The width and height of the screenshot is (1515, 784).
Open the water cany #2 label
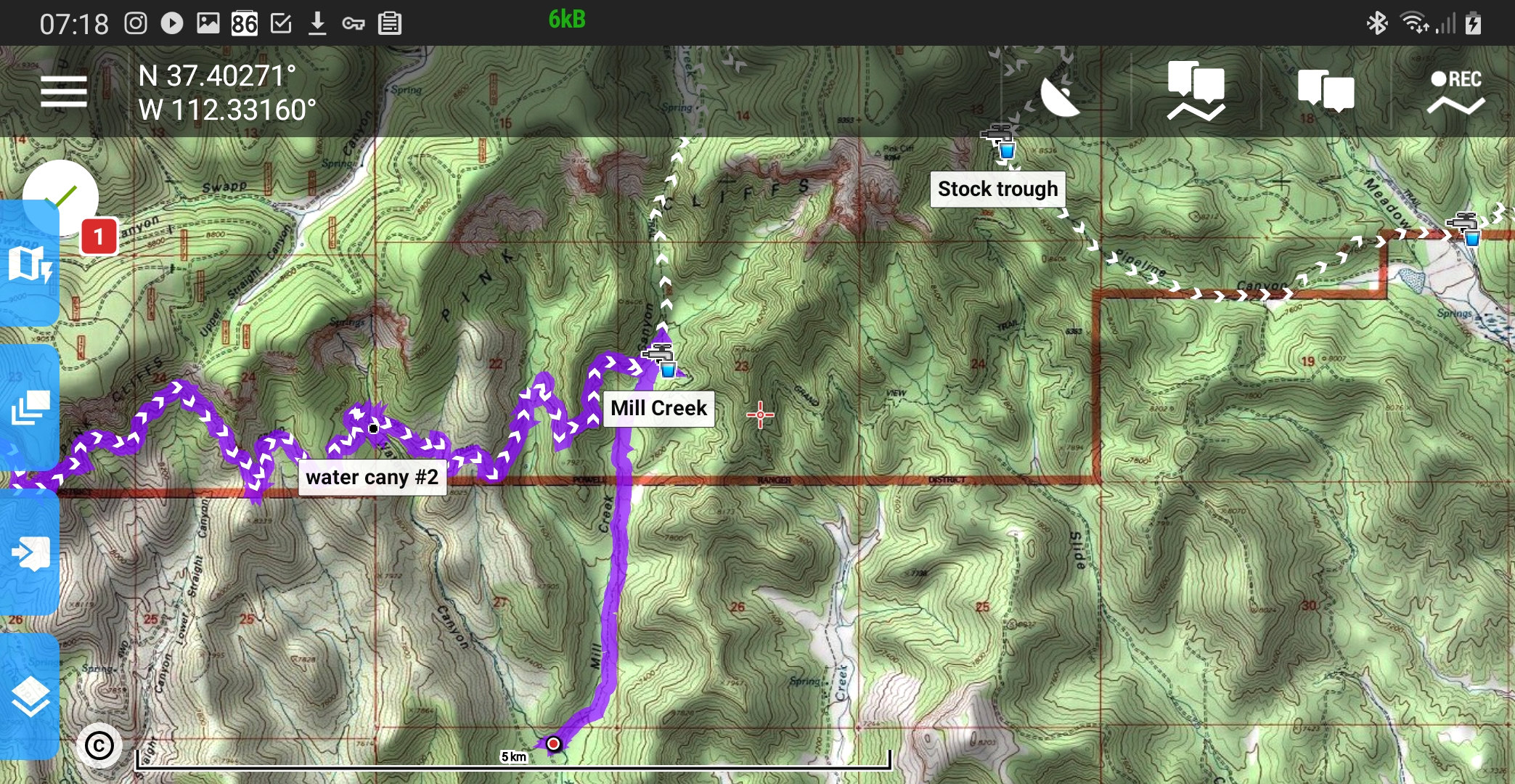click(x=372, y=478)
